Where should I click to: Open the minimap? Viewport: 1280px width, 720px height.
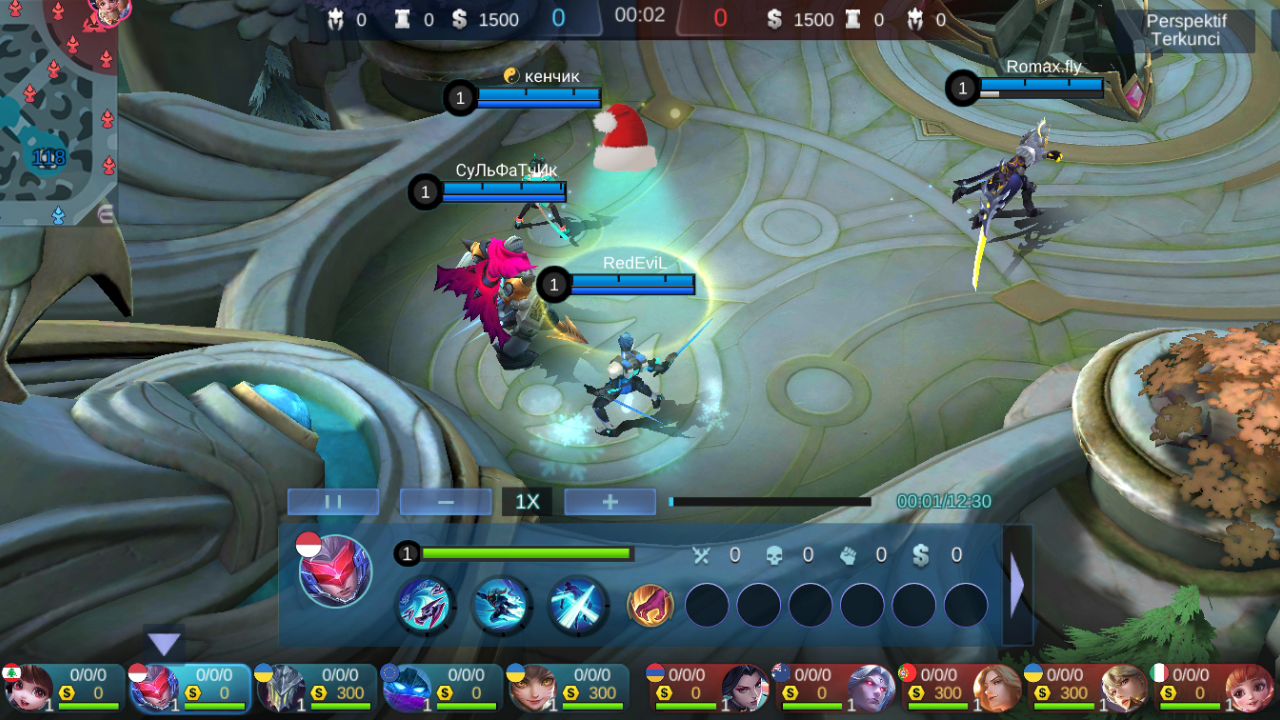[58, 112]
